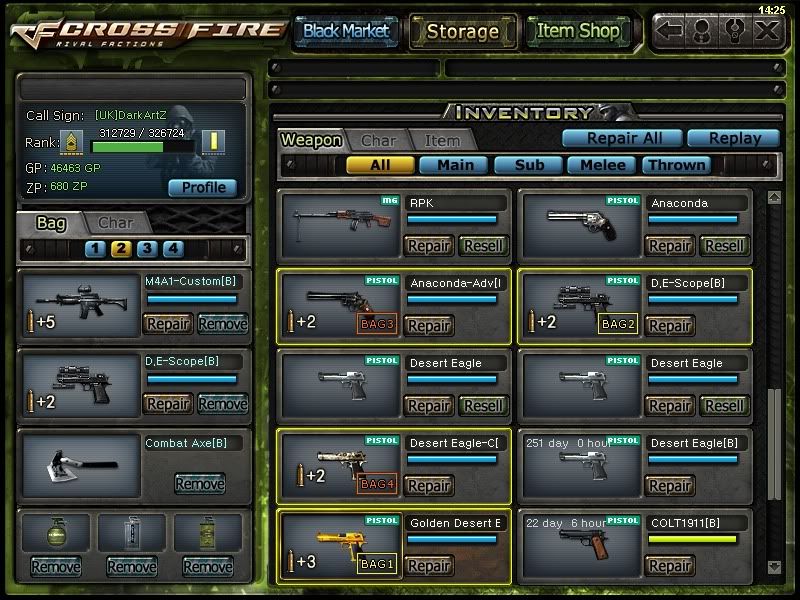Open the player Profile

(203, 187)
